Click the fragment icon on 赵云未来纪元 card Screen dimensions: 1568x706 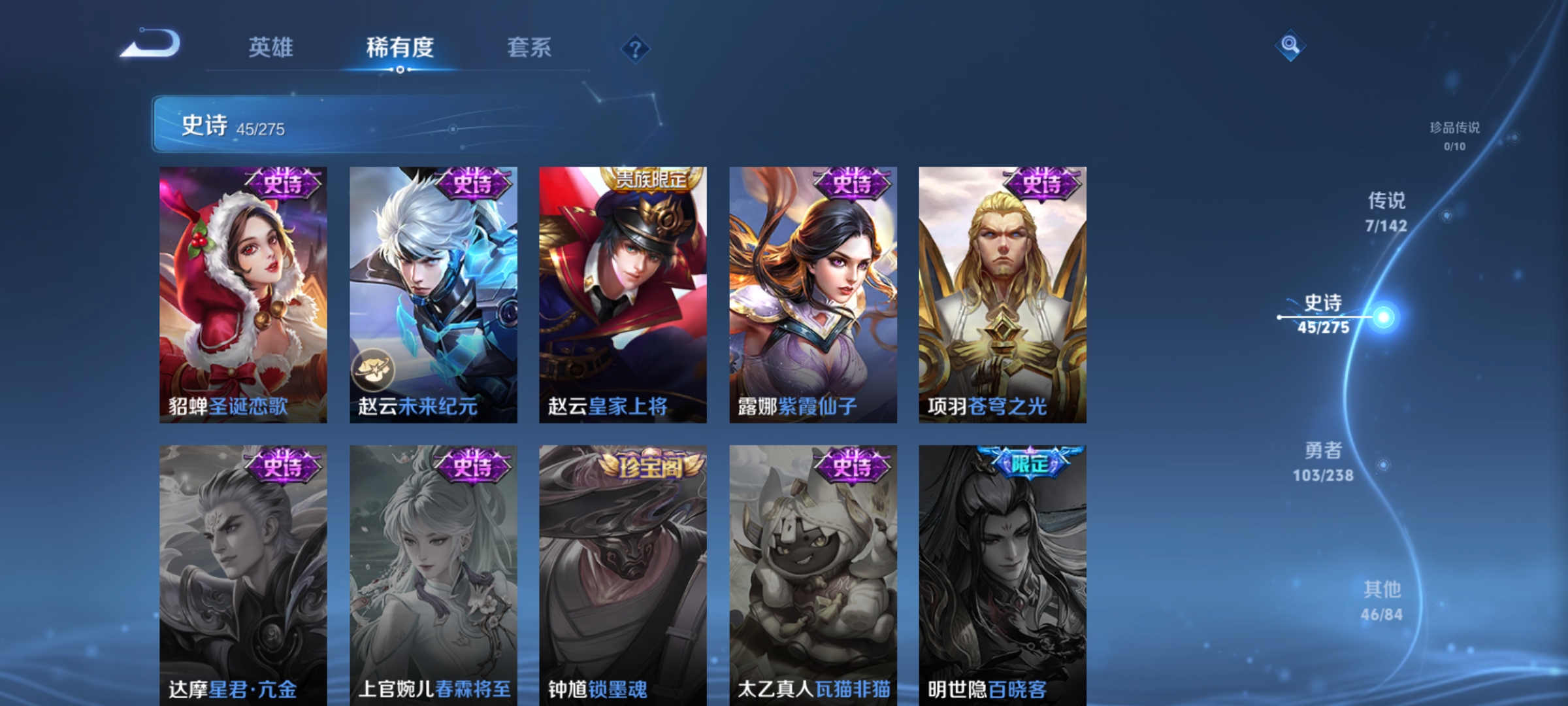click(373, 369)
